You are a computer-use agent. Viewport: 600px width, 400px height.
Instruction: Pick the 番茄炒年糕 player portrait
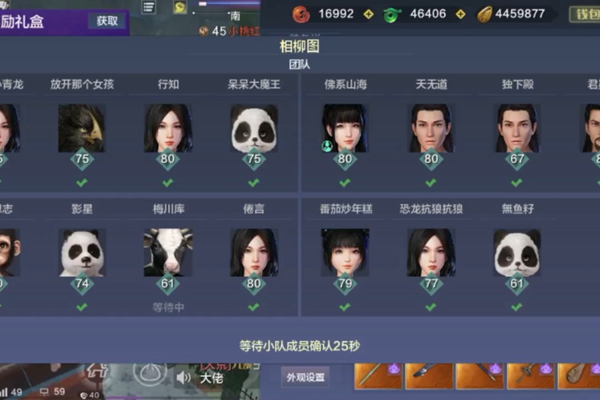click(345, 252)
